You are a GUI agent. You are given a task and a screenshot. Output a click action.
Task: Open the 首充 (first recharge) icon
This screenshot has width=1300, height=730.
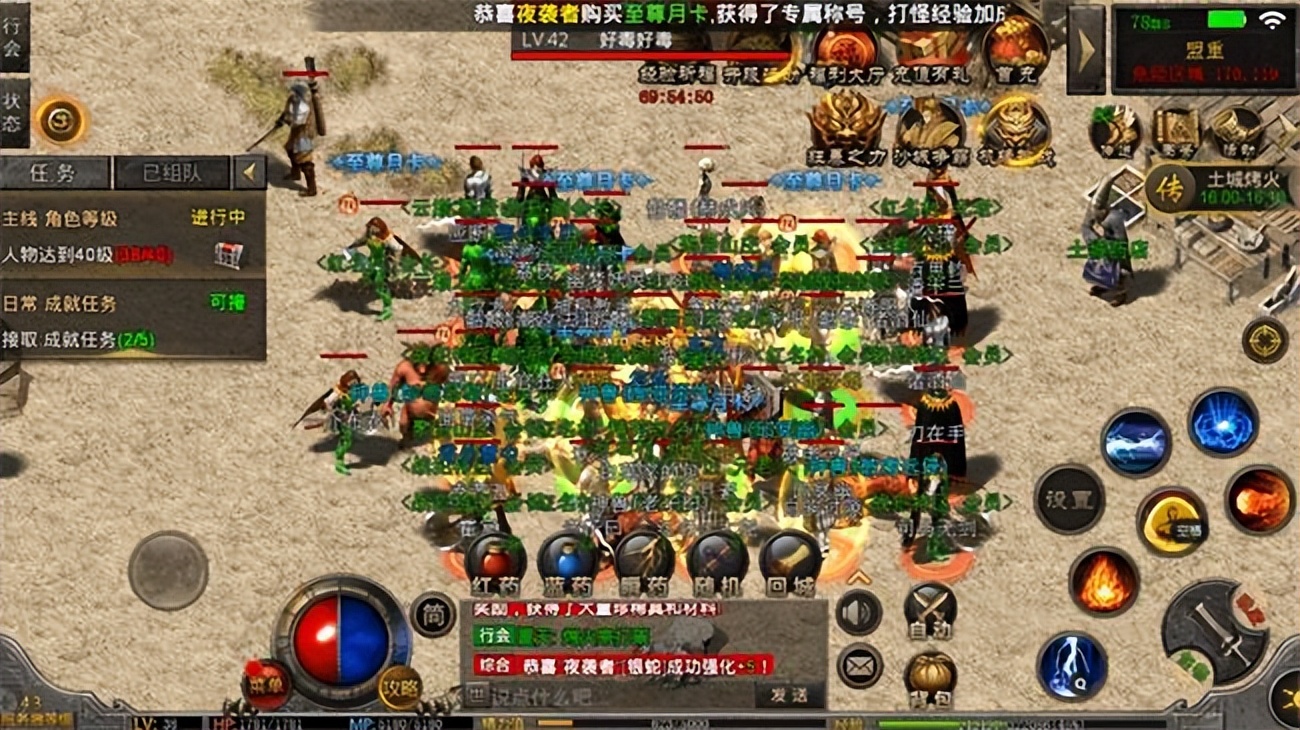1014,47
